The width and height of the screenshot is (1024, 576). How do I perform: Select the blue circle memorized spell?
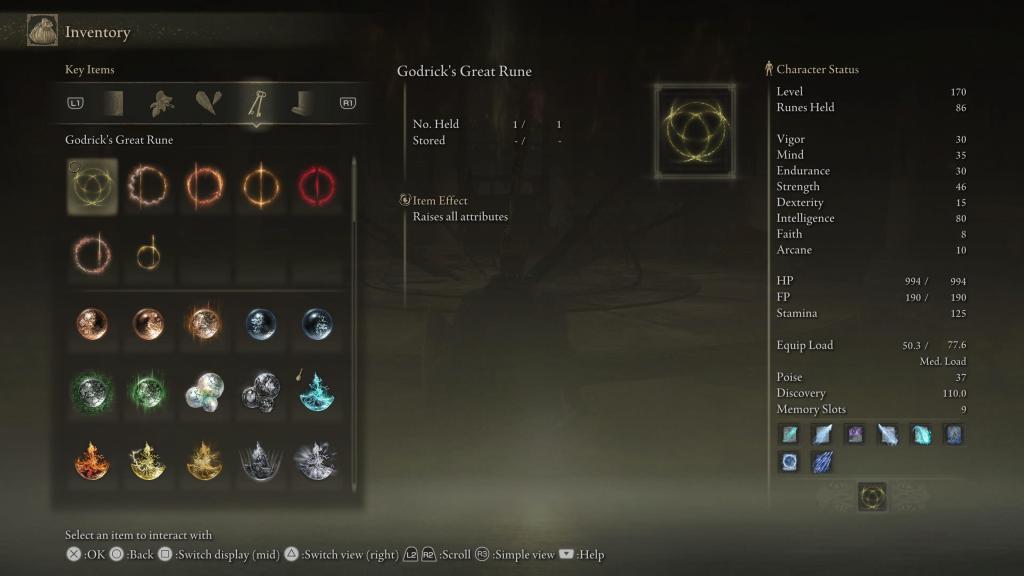[789, 462]
